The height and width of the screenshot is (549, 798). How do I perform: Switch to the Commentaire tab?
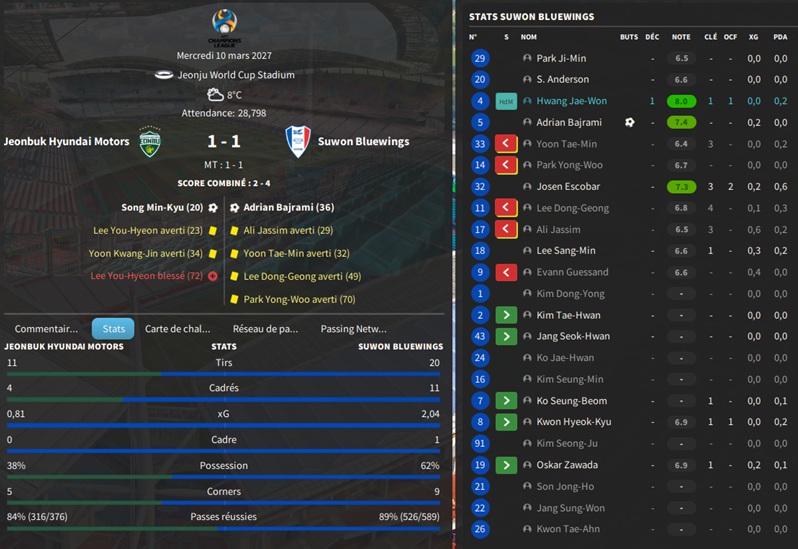click(46, 328)
